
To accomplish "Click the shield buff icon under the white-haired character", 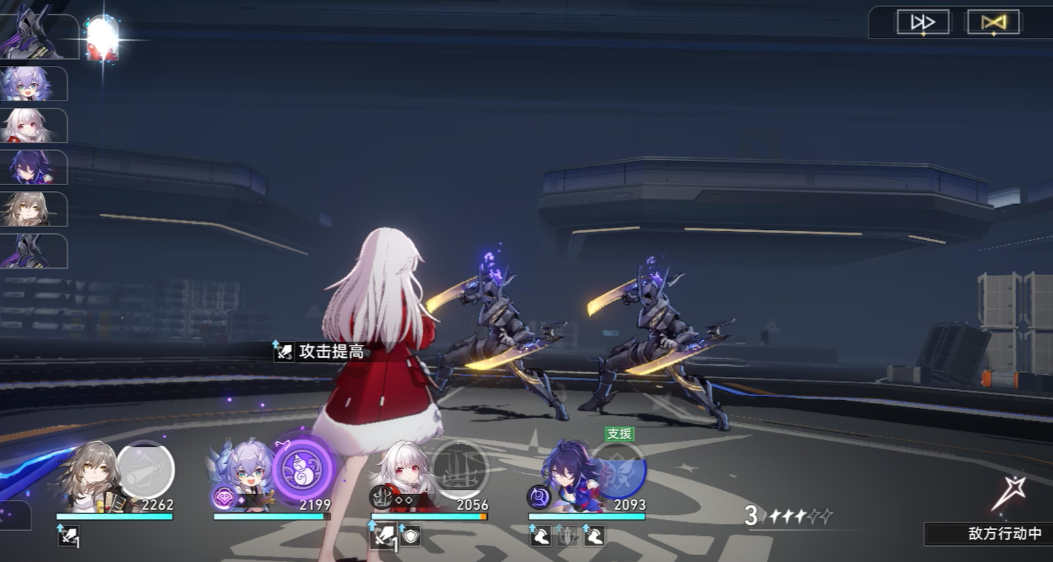I will point(410,537).
